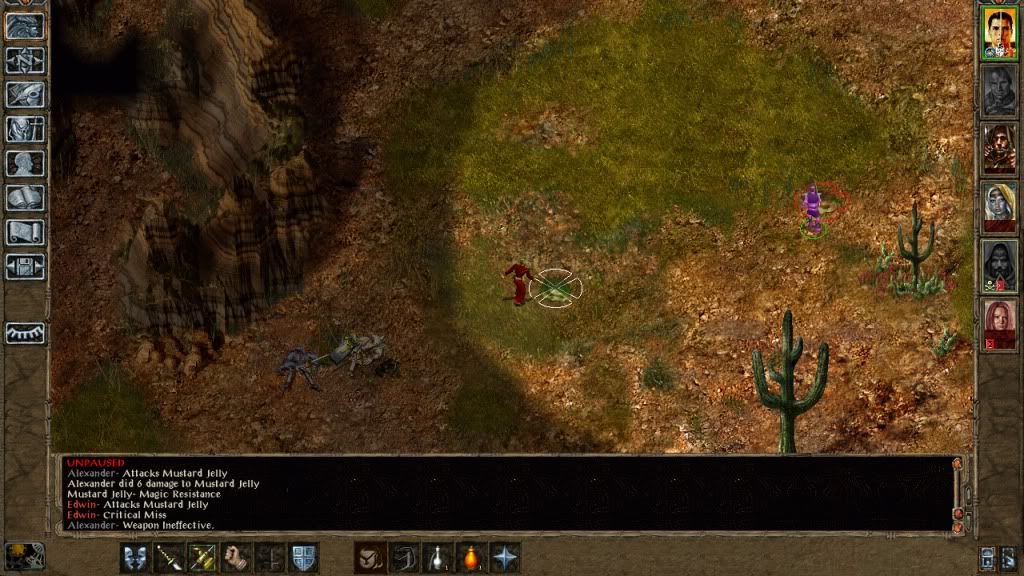Click the message log scrollbar
The width and height of the screenshot is (1024, 576).
[957, 493]
